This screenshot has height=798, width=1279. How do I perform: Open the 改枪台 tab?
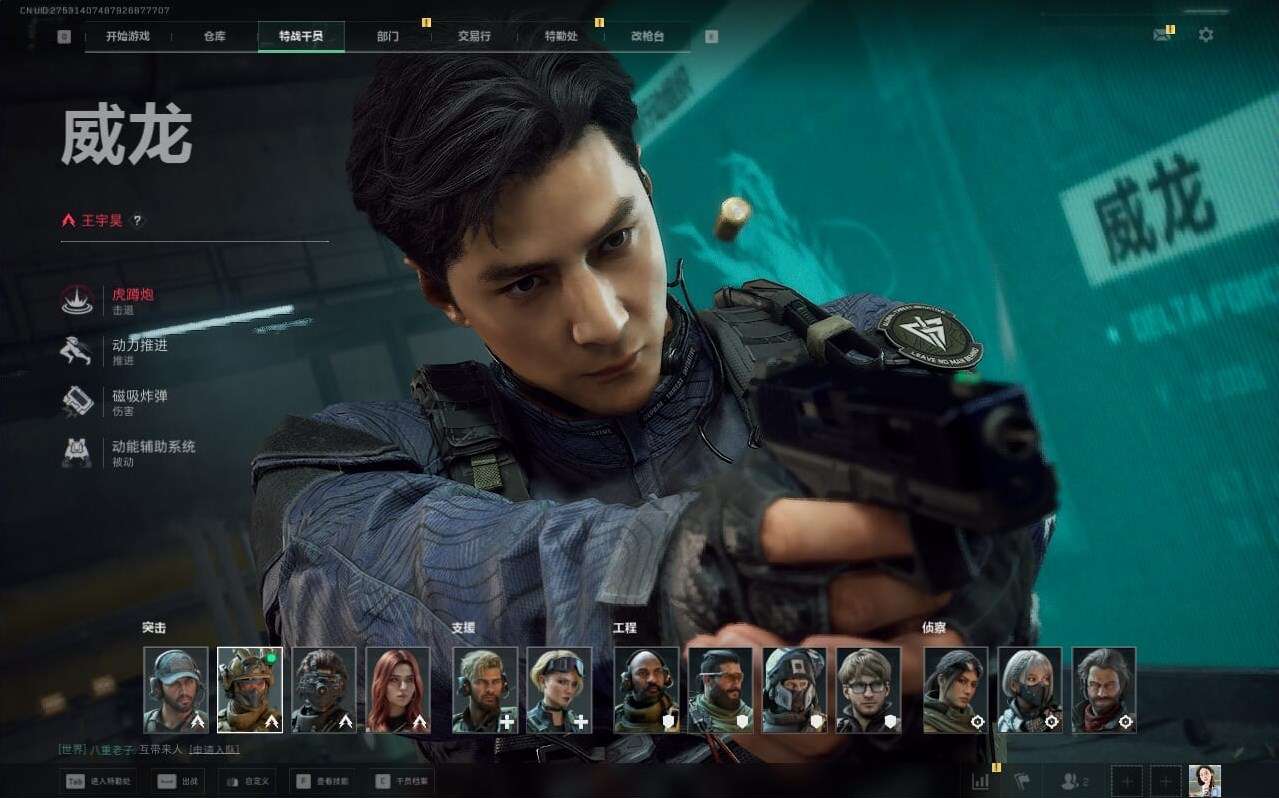coord(647,36)
